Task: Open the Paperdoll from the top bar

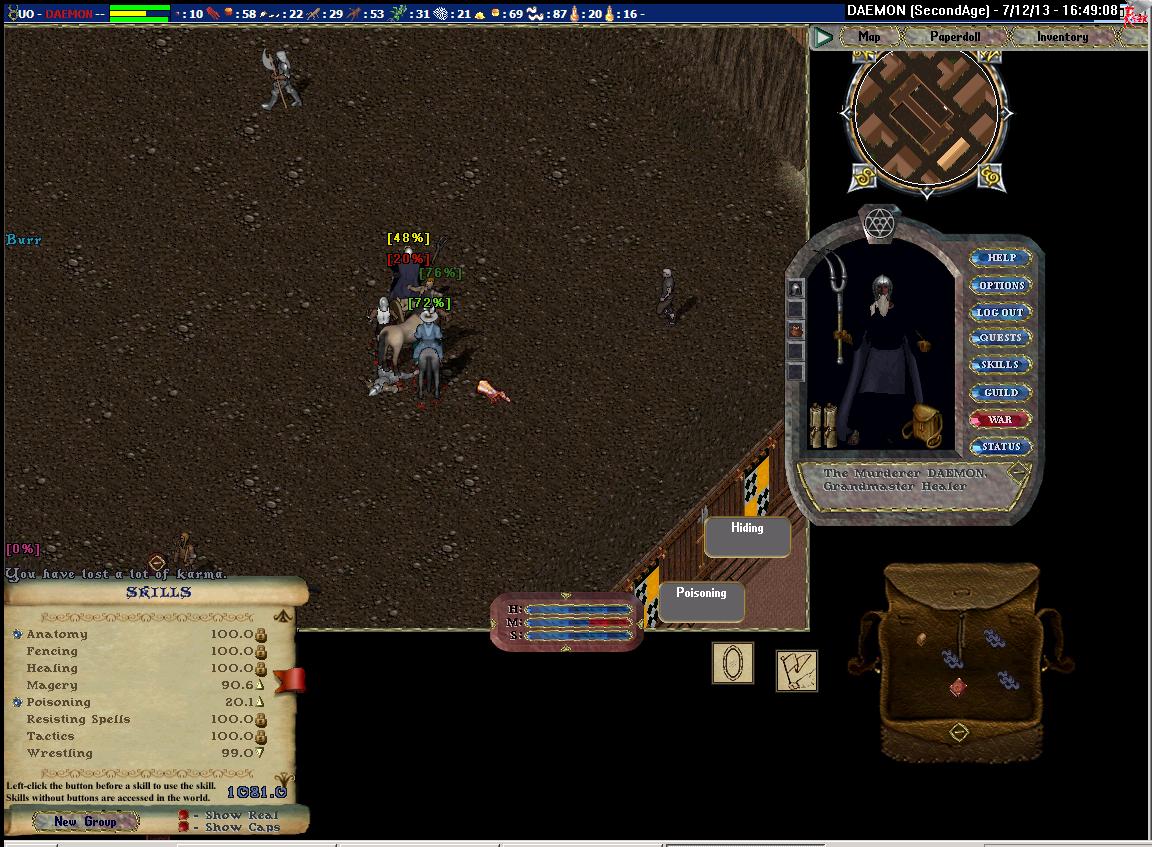Action: 955,37
